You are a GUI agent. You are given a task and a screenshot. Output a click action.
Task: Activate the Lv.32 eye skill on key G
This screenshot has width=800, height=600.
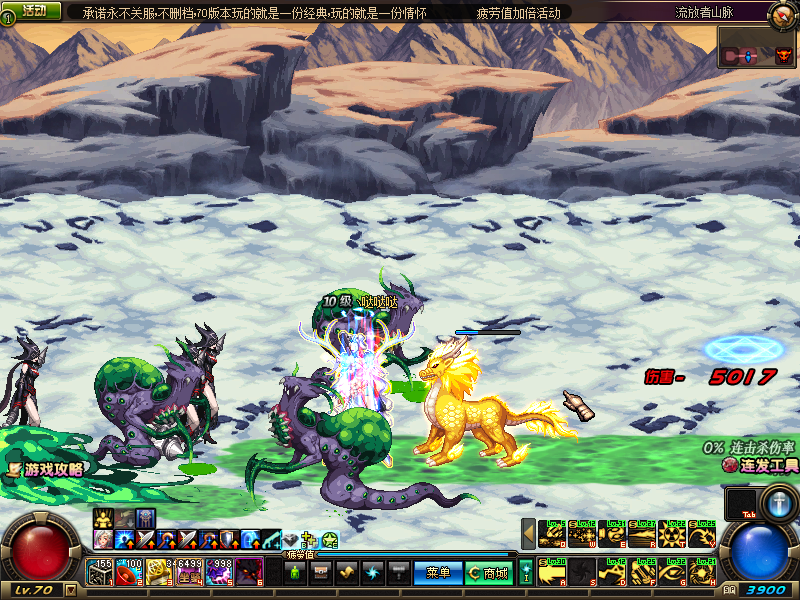click(x=671, y=572)
